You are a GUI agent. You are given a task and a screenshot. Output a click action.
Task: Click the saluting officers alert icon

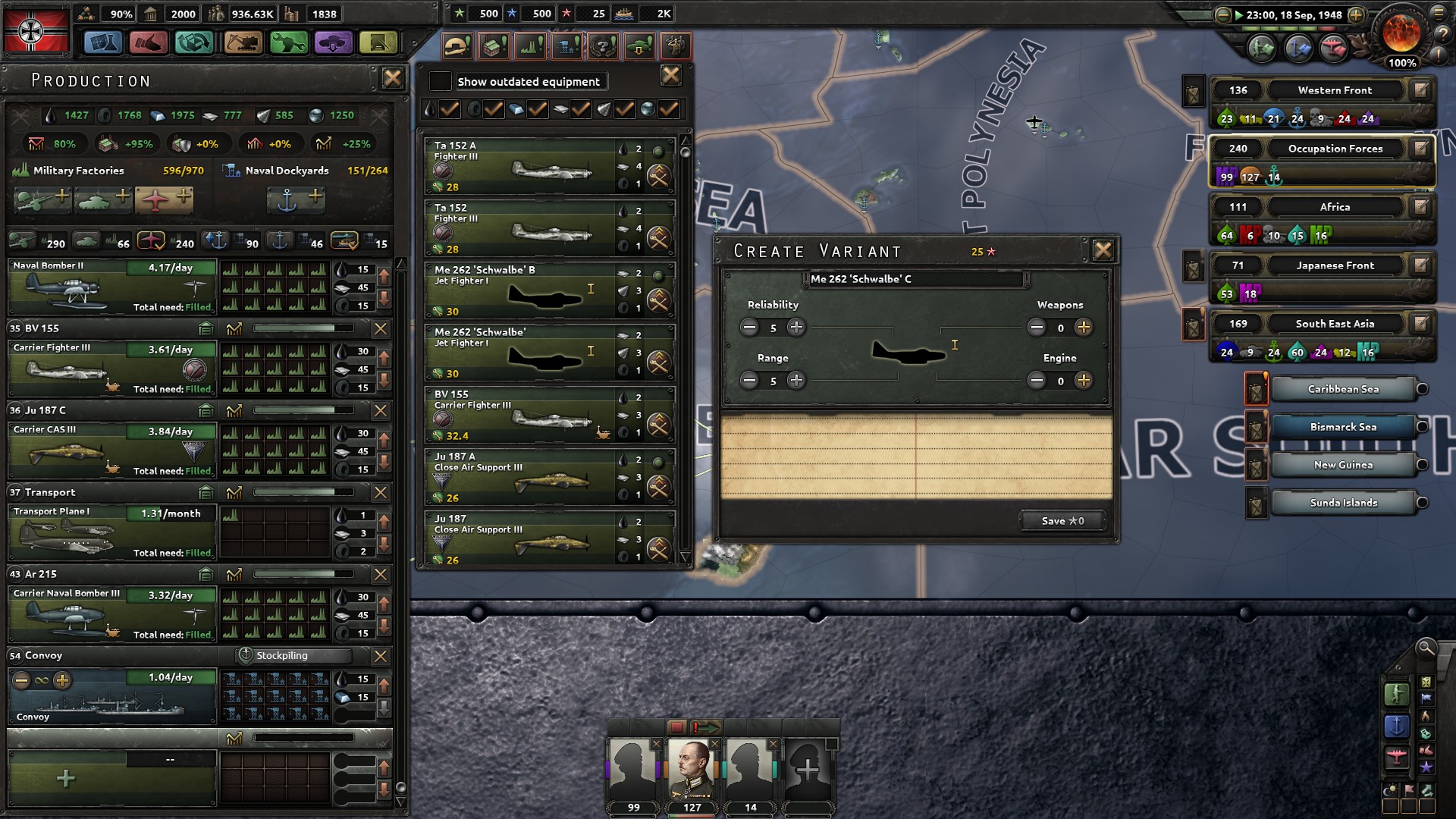[x=675, y=45]
